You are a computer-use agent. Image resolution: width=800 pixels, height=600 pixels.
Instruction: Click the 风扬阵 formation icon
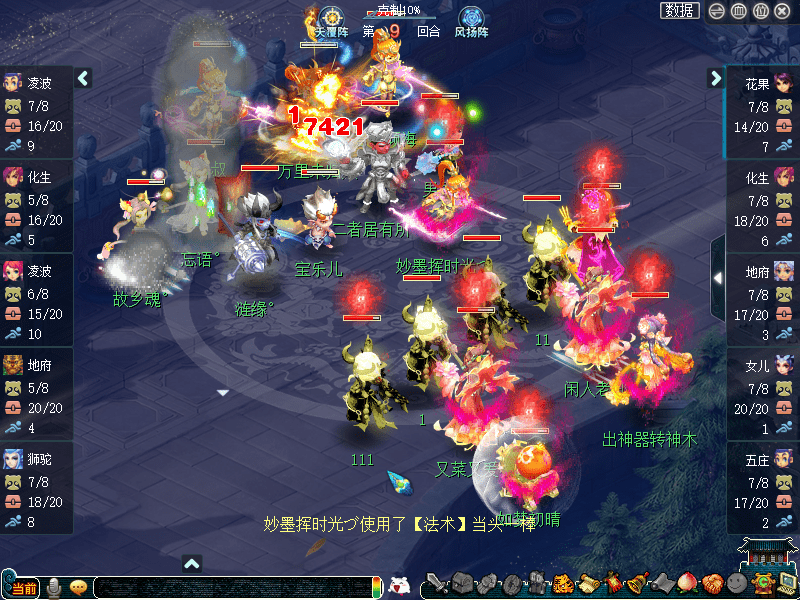(471, 19)
